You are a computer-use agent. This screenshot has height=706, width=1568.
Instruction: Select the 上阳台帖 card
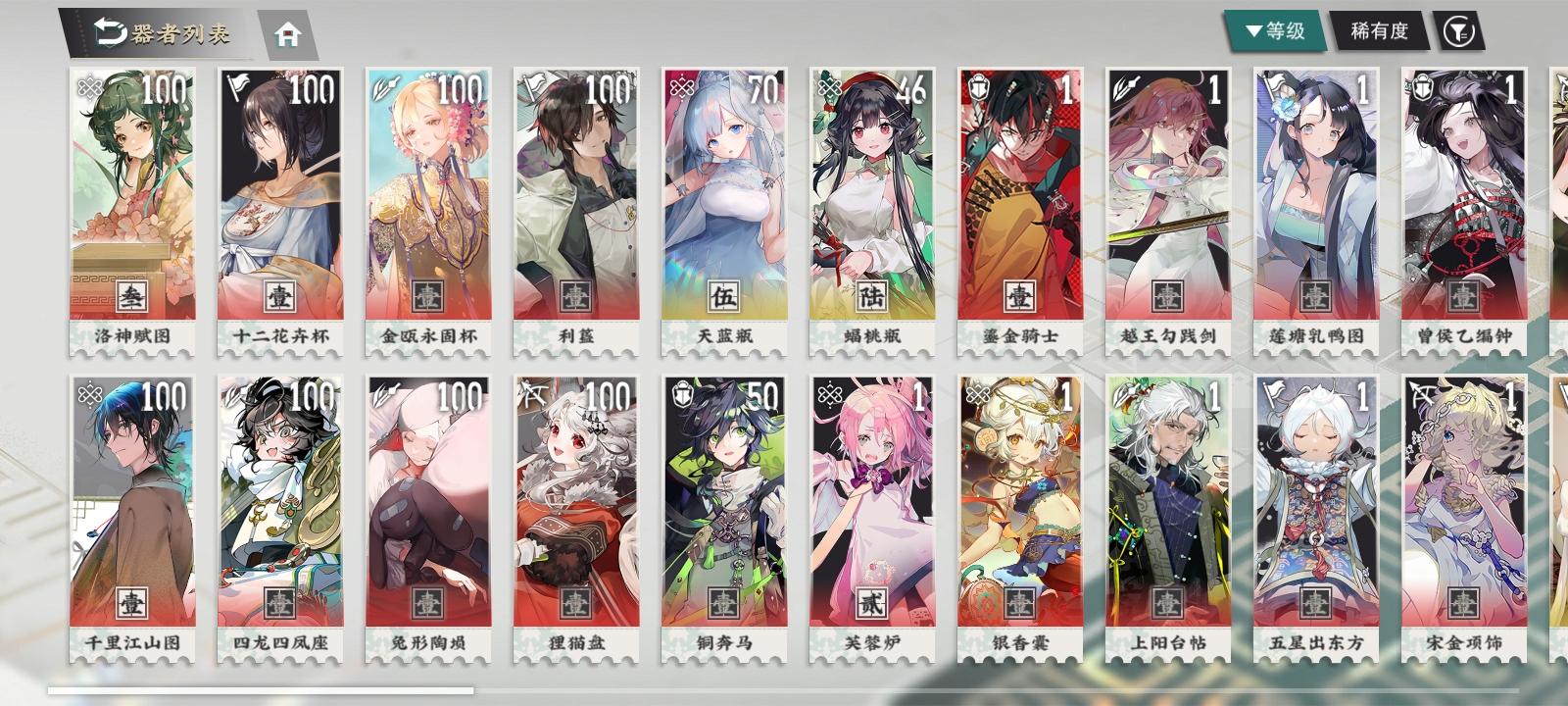1168,510
